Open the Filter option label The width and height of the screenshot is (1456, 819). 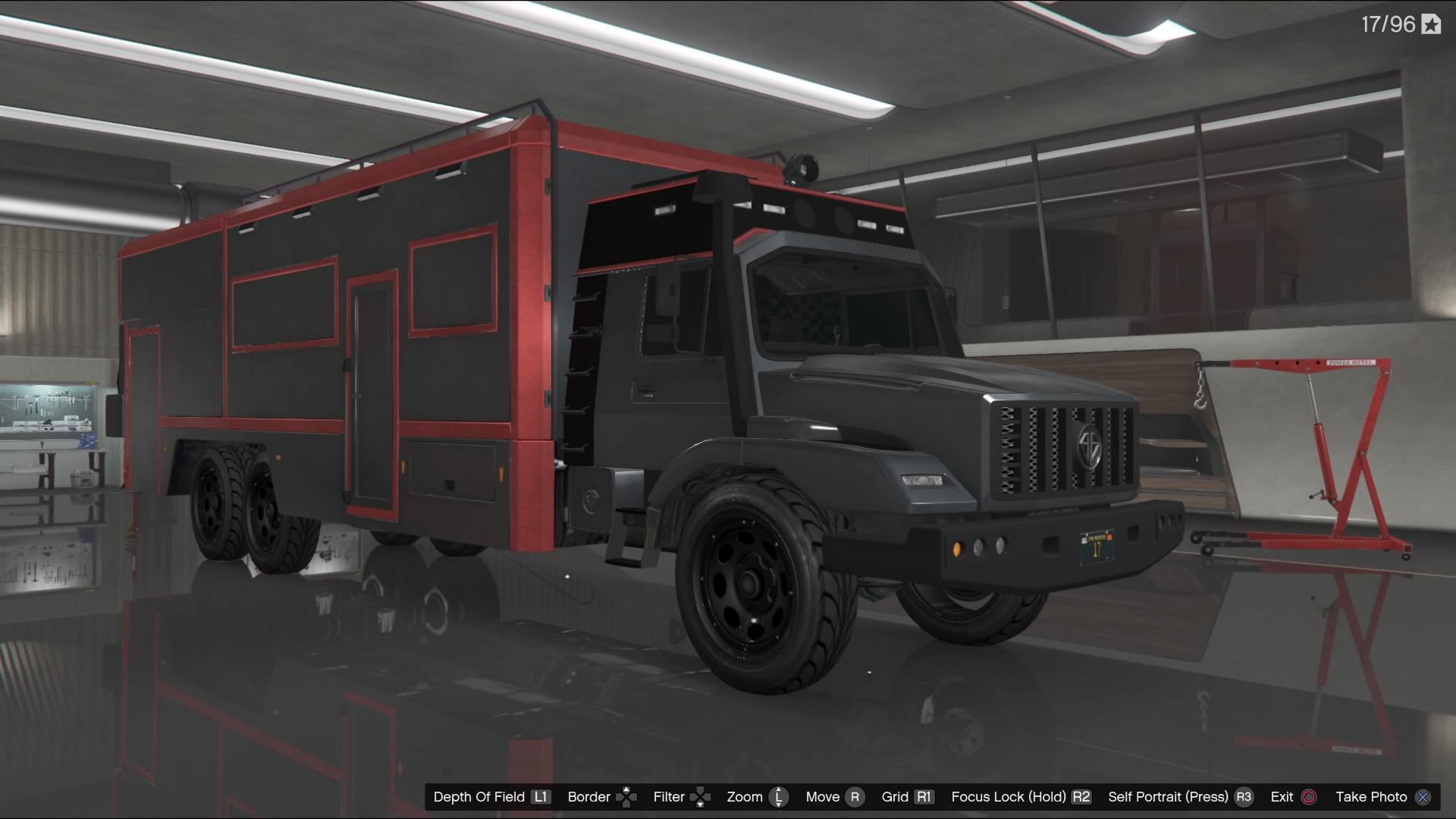pos(668,797)
